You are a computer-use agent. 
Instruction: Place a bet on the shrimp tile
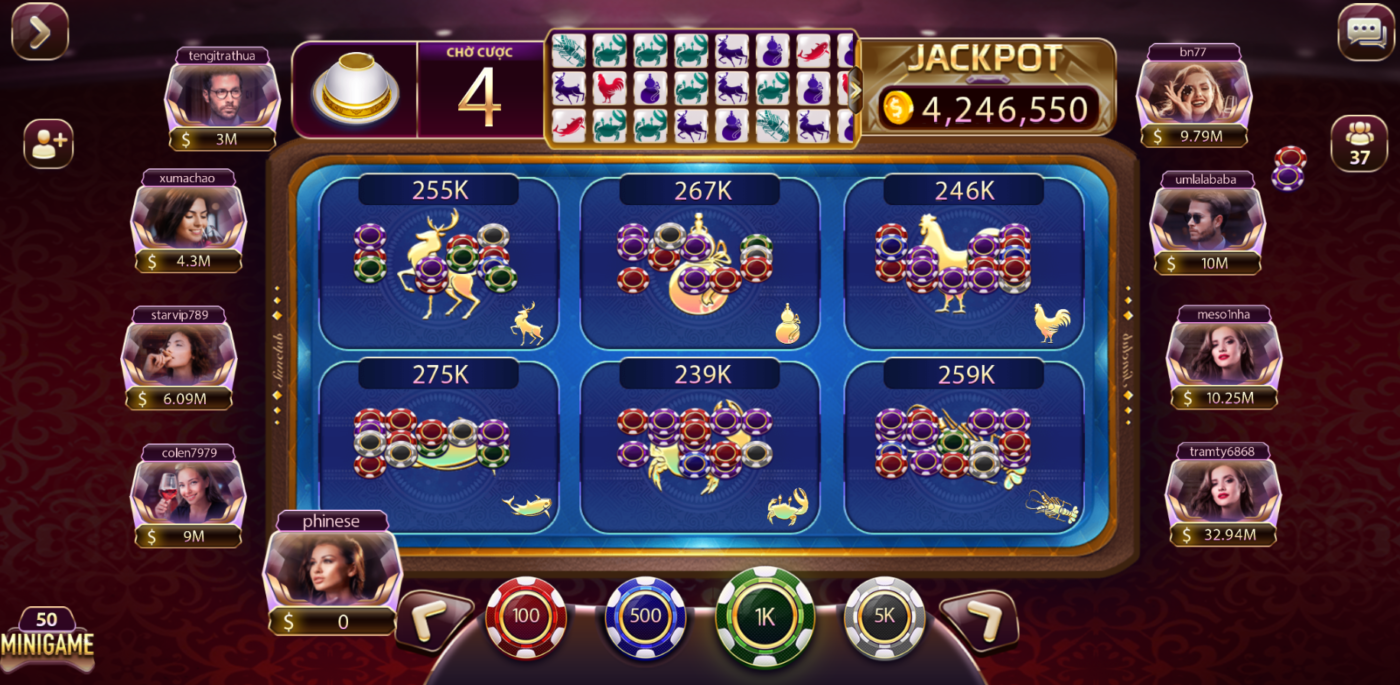963,446
